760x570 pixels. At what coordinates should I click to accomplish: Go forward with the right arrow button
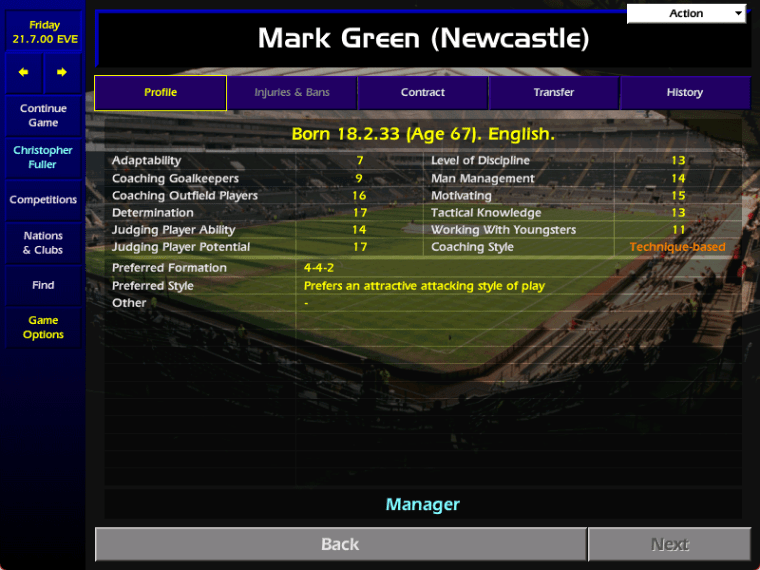(62, 72)
